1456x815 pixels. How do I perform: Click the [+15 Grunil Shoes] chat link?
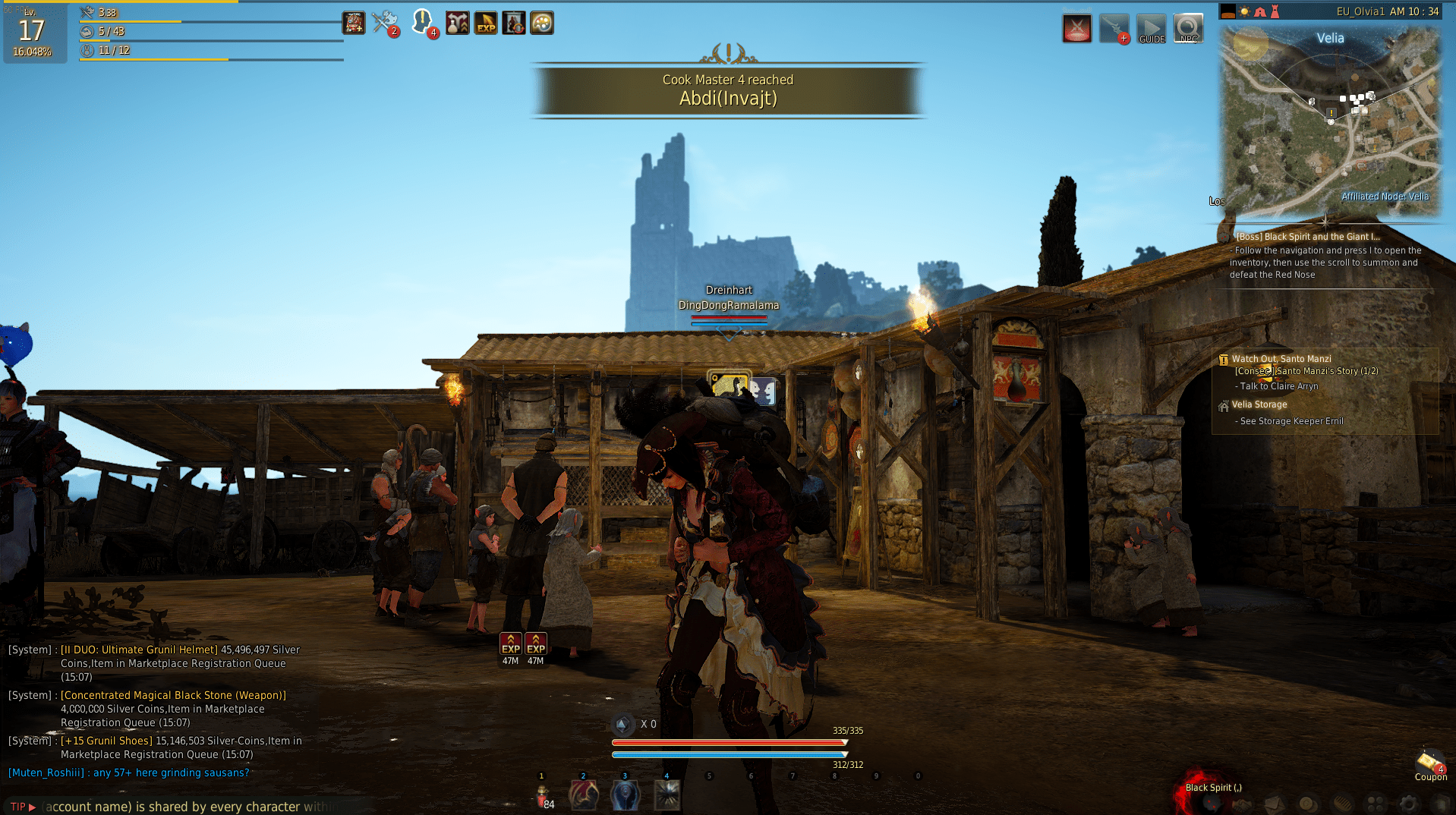[106, 740]
